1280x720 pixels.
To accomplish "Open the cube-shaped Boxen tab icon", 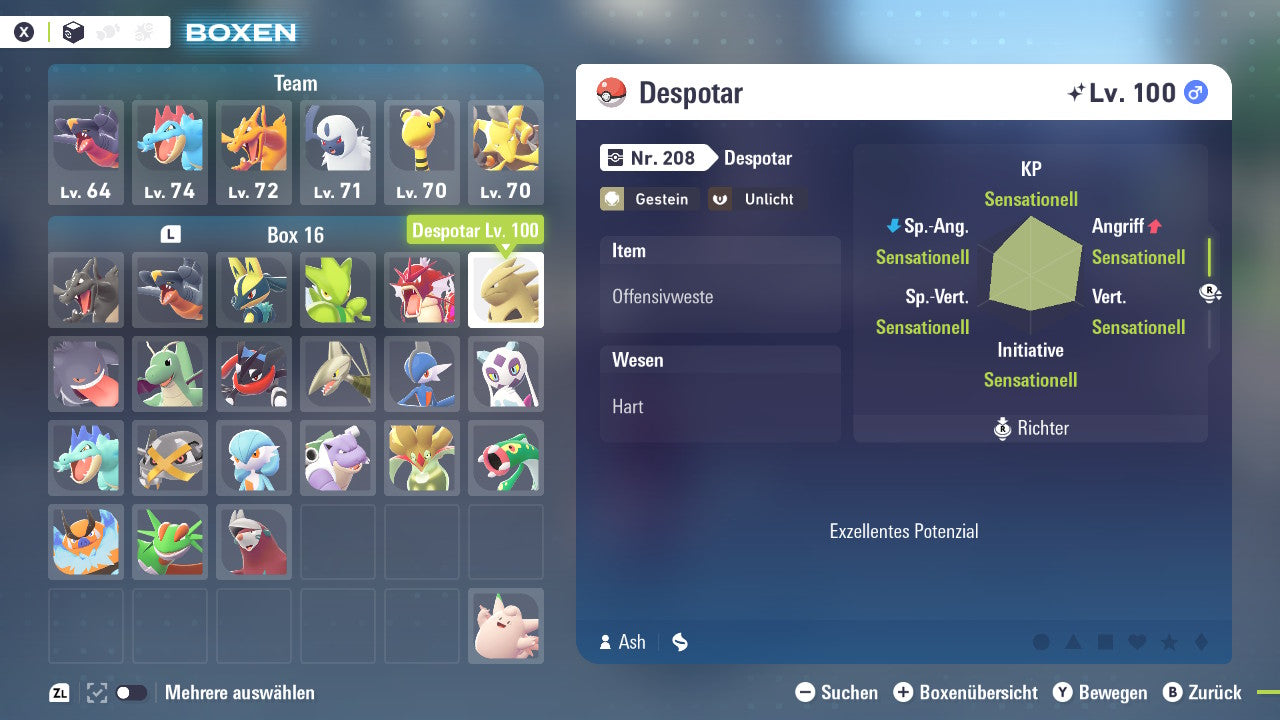I will tap(73, 32).
